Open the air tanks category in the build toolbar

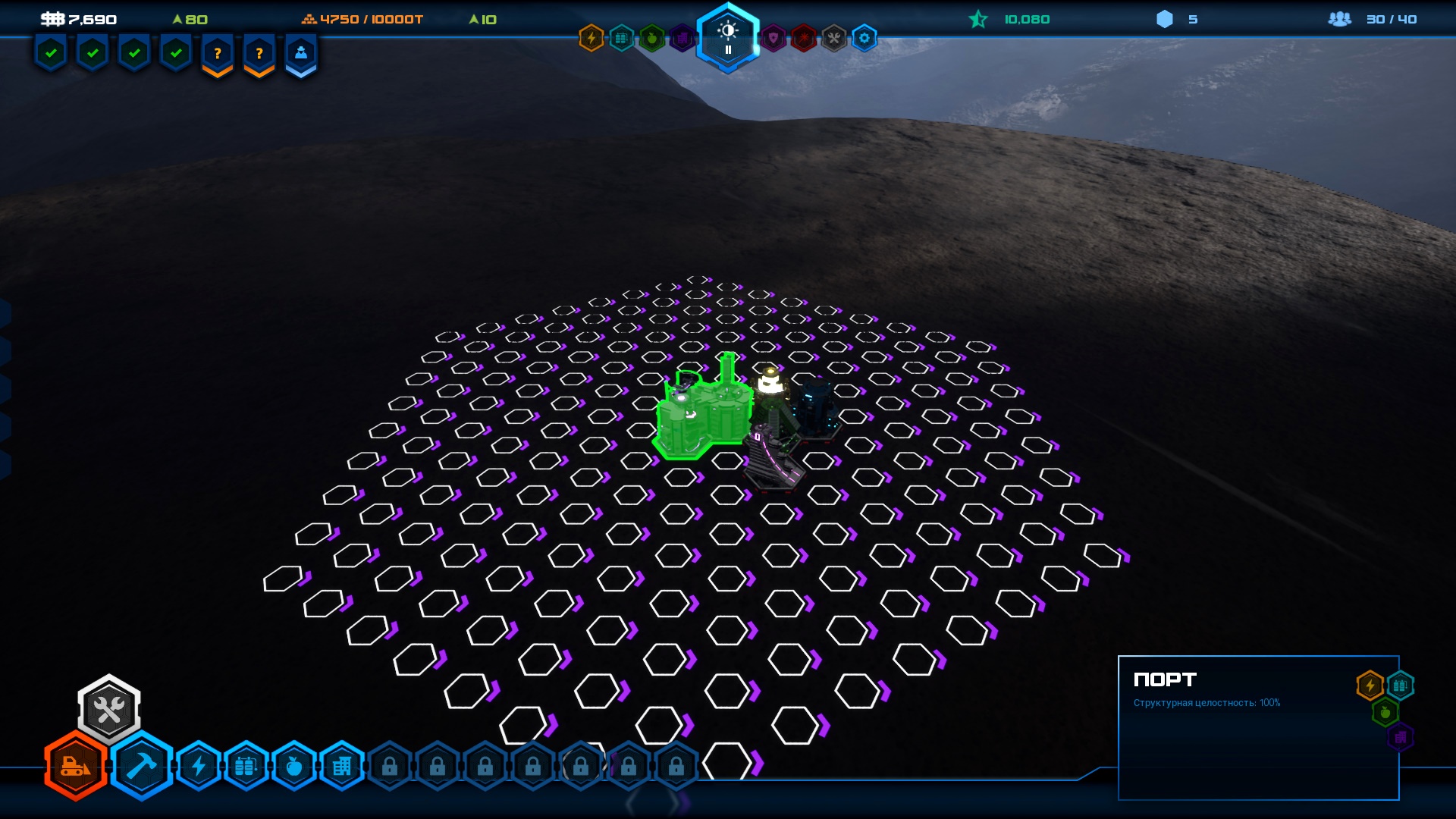[x=246, y=767]
